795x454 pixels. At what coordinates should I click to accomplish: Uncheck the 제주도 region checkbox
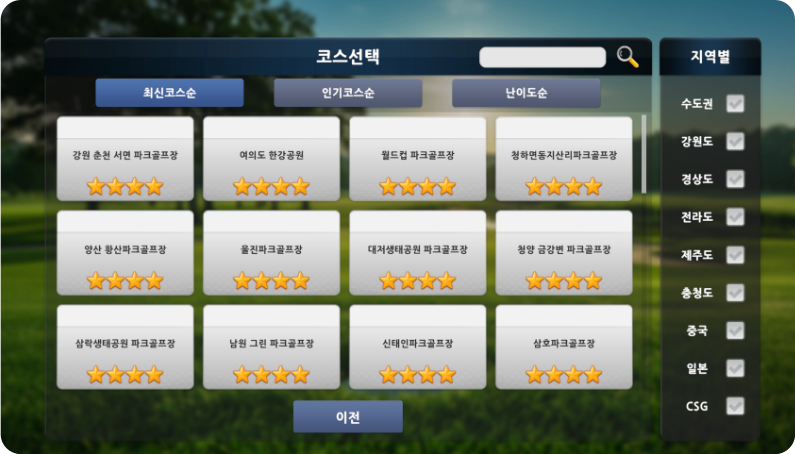735,255
